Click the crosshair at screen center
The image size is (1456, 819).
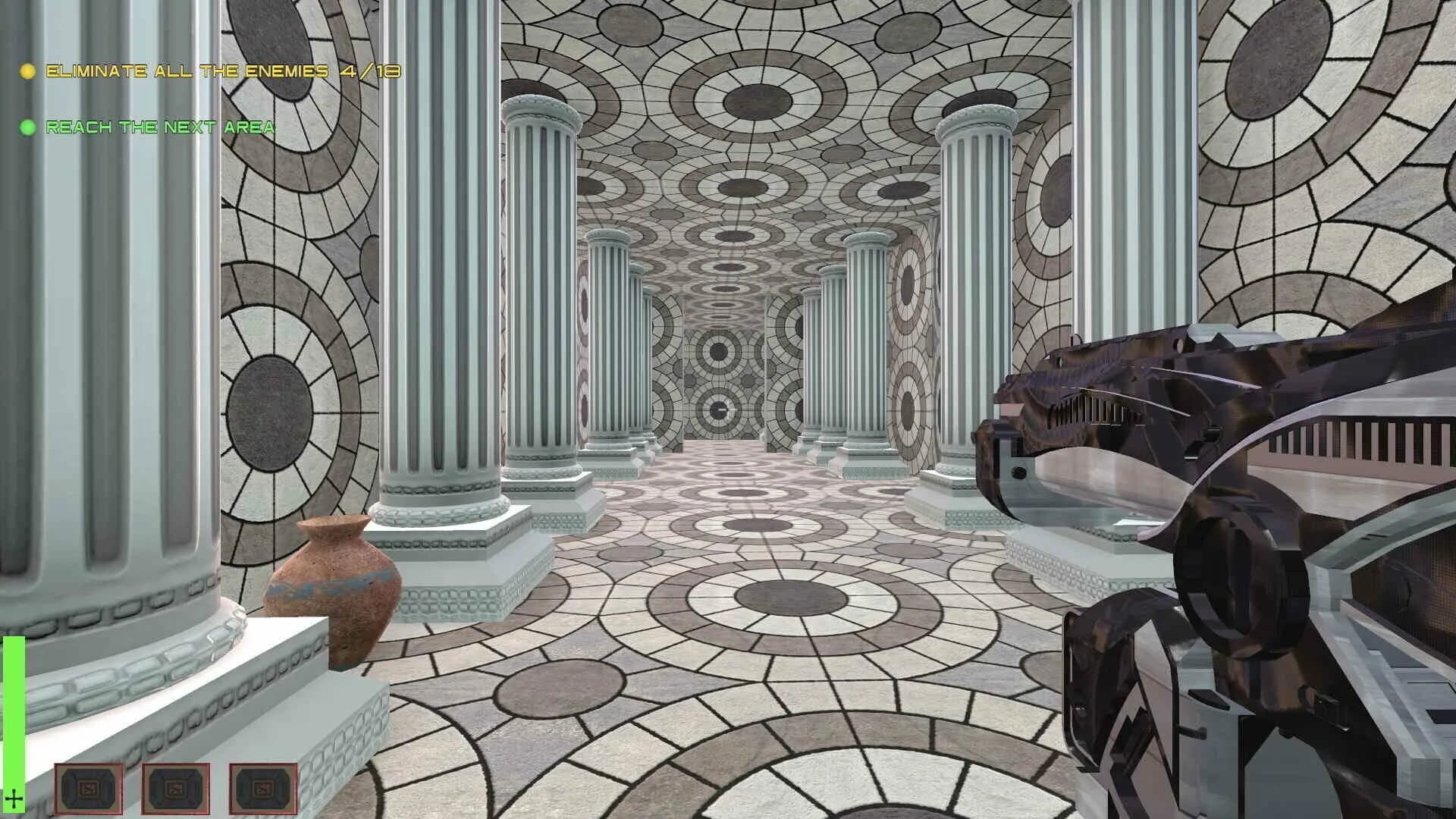(728, 409)
